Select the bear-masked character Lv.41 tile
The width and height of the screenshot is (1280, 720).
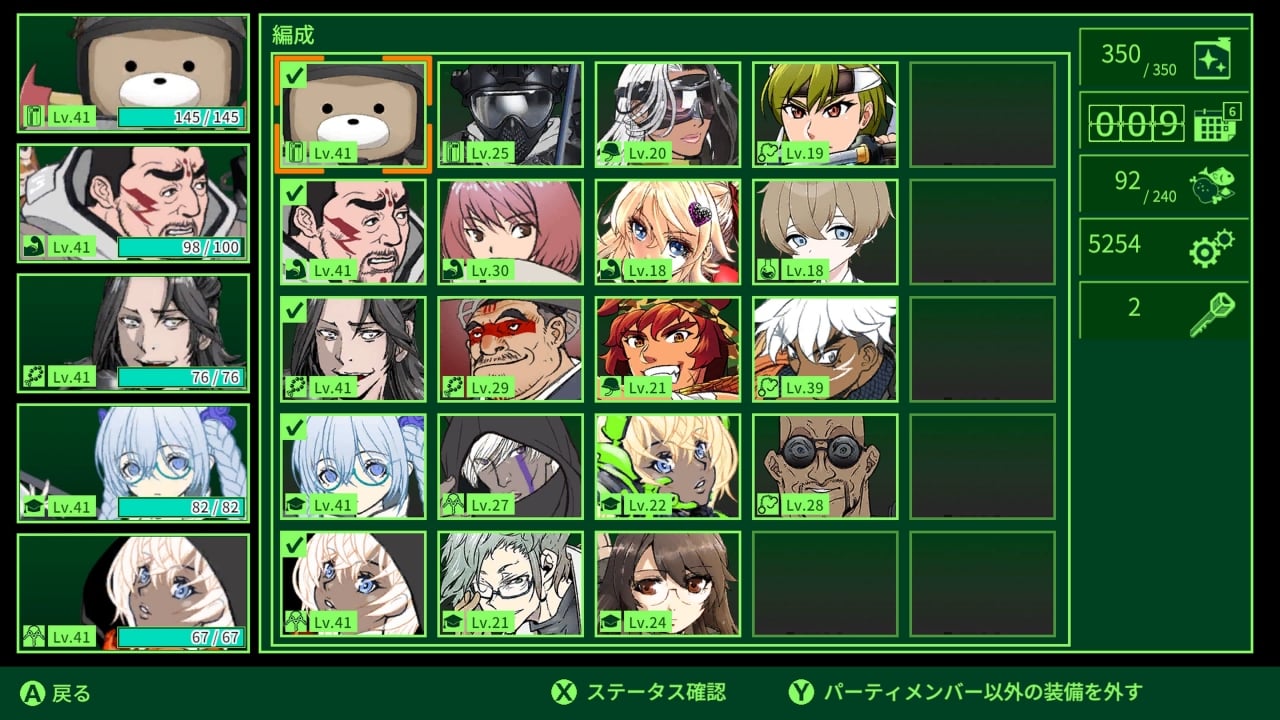pyautogui.click(x=353, y=114)
